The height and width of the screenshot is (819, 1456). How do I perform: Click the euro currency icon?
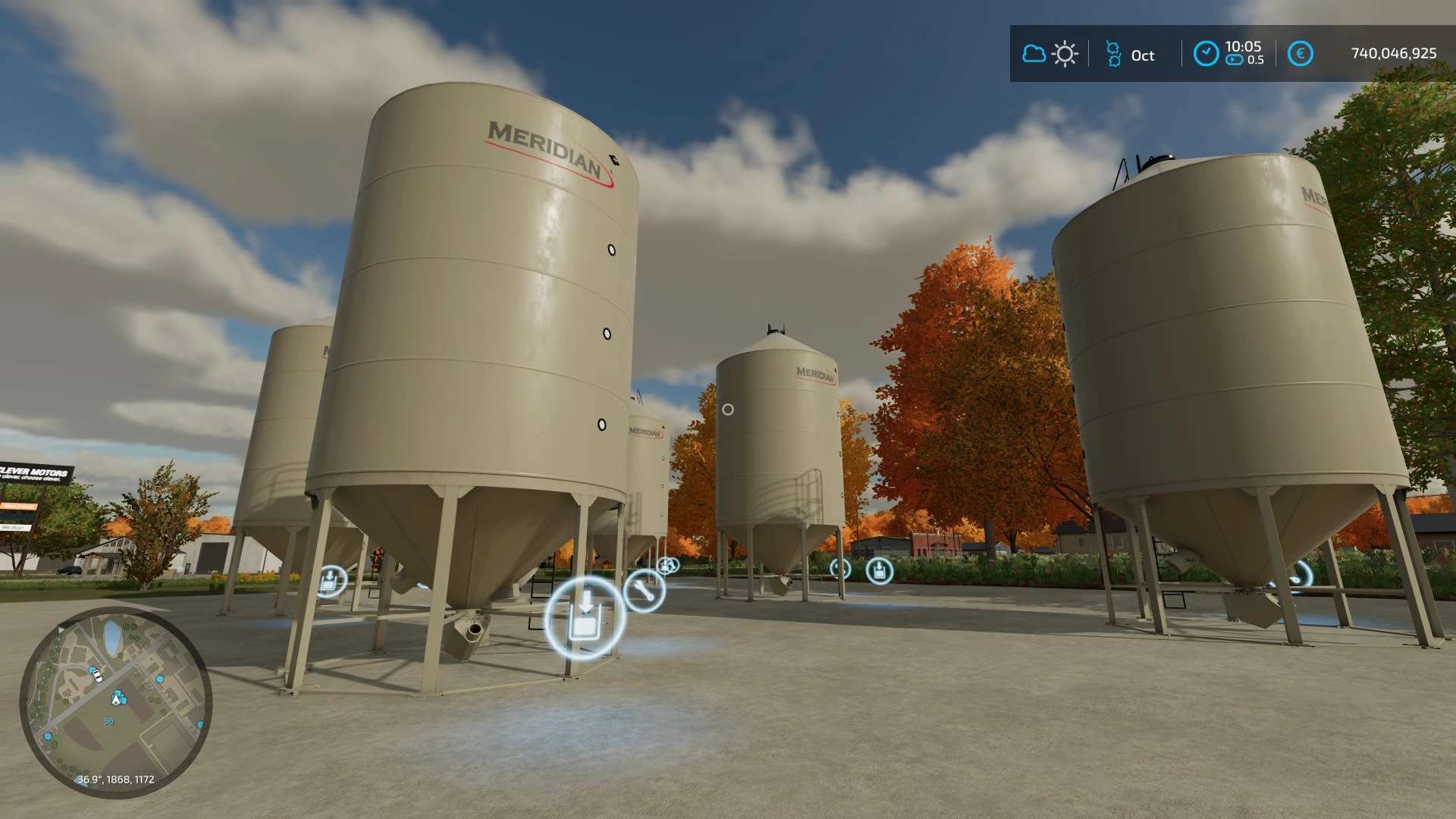[x=1301, y=54]
